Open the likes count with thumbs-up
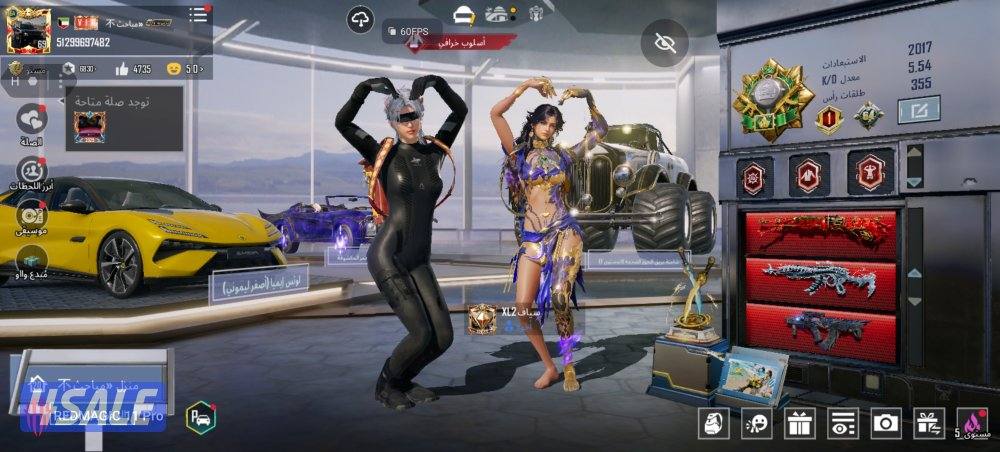Image resolution: width=1000 pixels, height=452 pixels. 134,69
